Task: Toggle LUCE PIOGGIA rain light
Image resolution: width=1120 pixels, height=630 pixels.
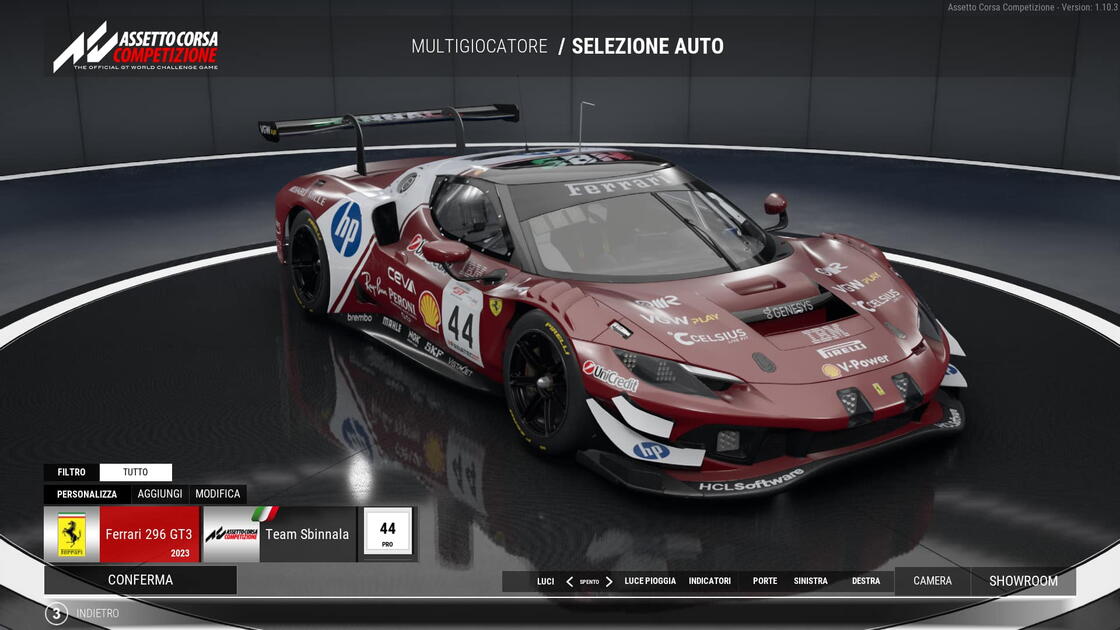Action: [x=650, y=581]
